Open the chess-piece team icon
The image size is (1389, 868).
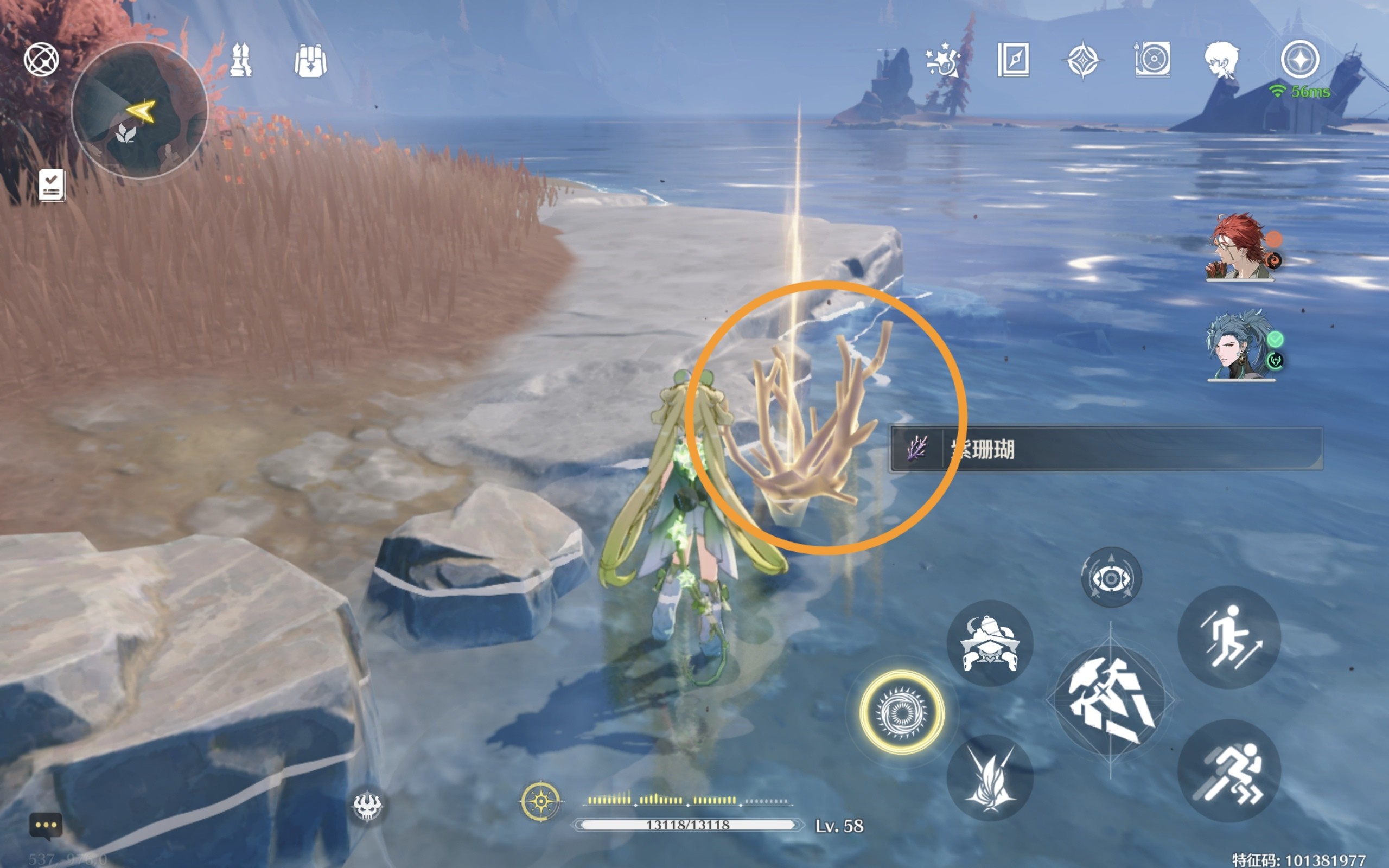[x=240, y=60]
